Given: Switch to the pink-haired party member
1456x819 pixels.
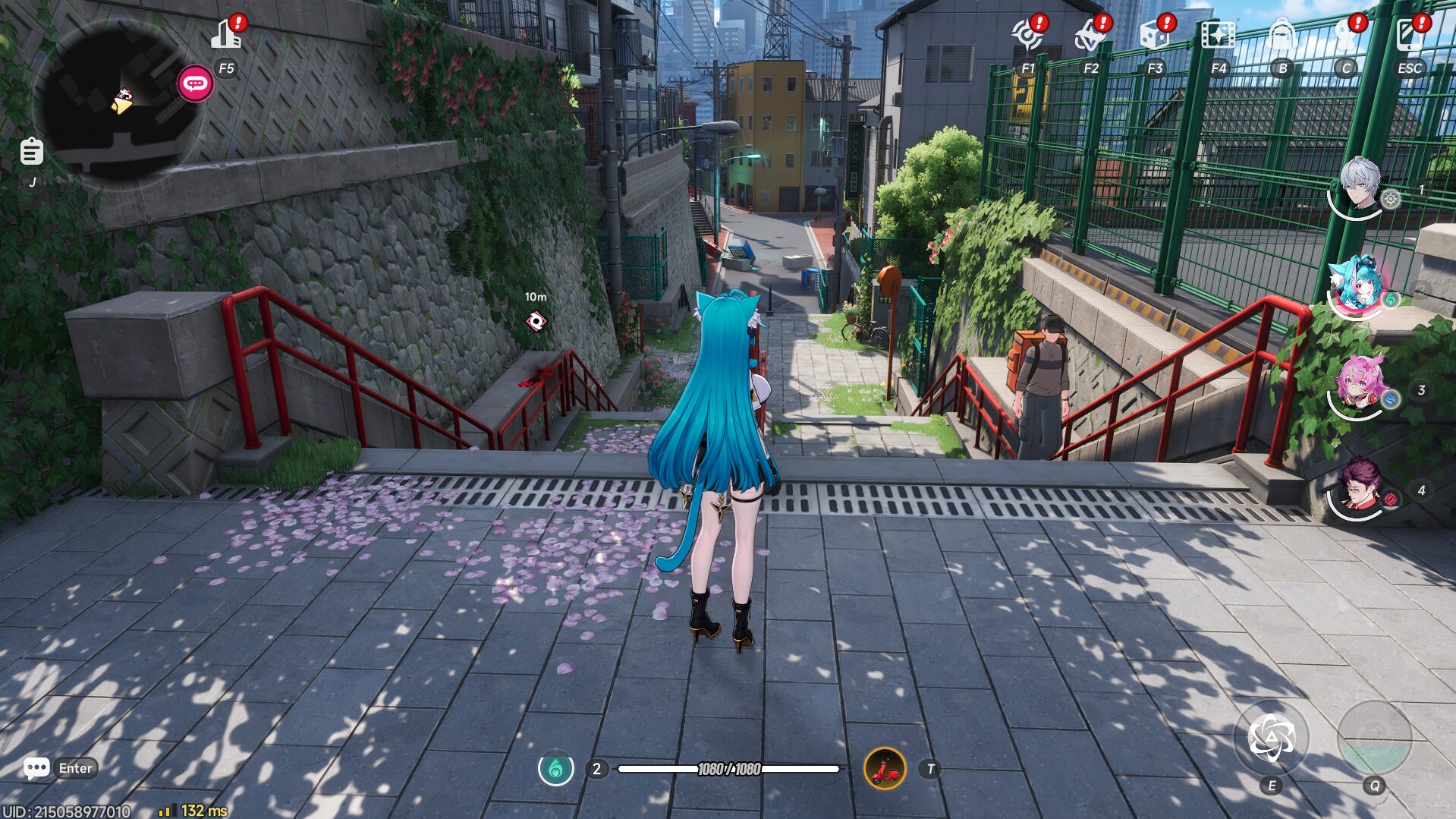Looking at the screenshot, I should click(1359, 385).
